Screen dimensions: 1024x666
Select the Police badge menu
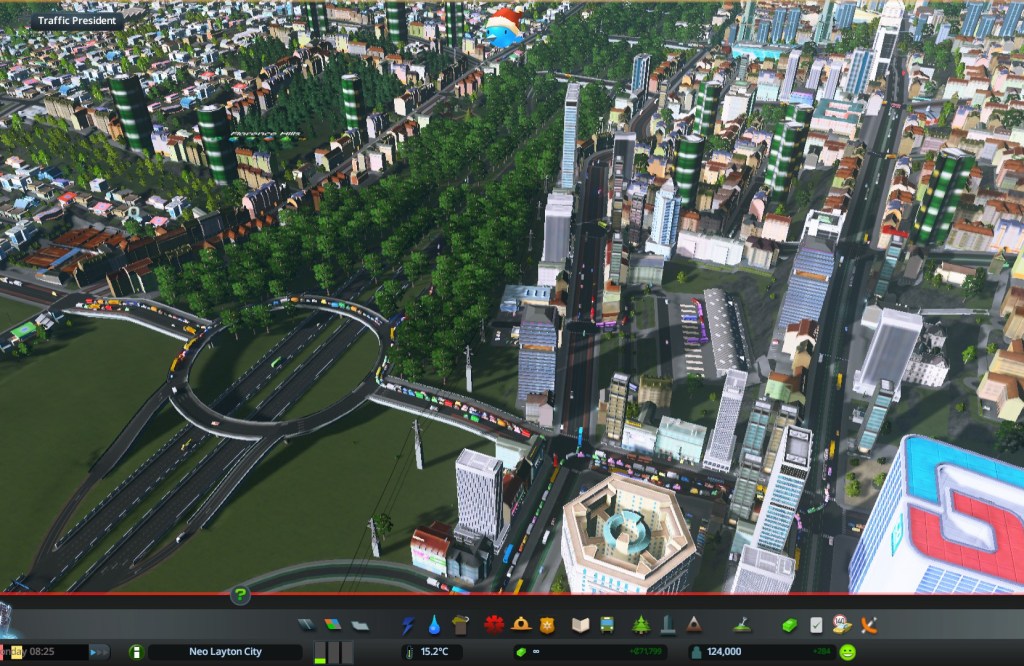coord(546,625)
